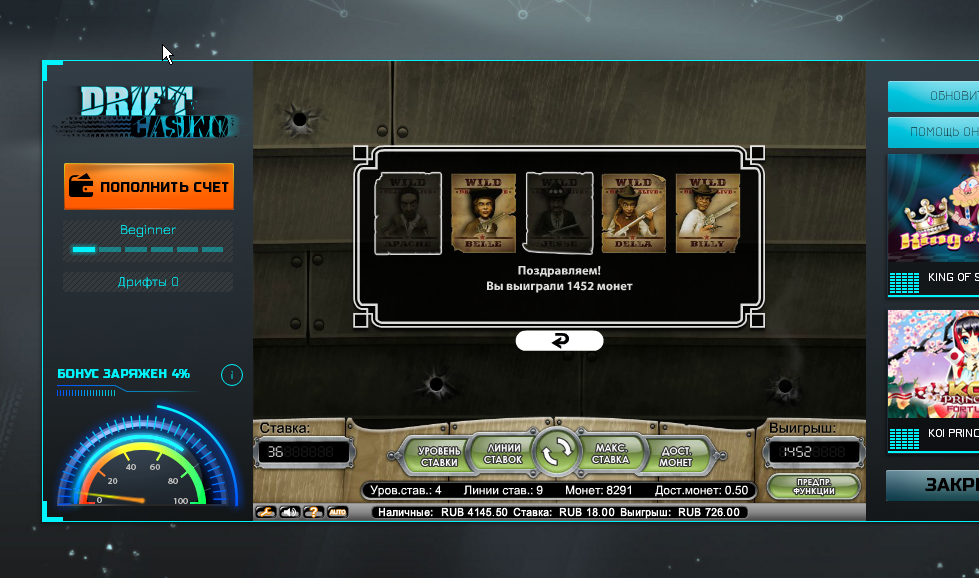Image resolution: width=979 pixels, height=578 pixels.
Task: Click the ЗАКРЫТЬ close button
Action: [x=933, y=485]
